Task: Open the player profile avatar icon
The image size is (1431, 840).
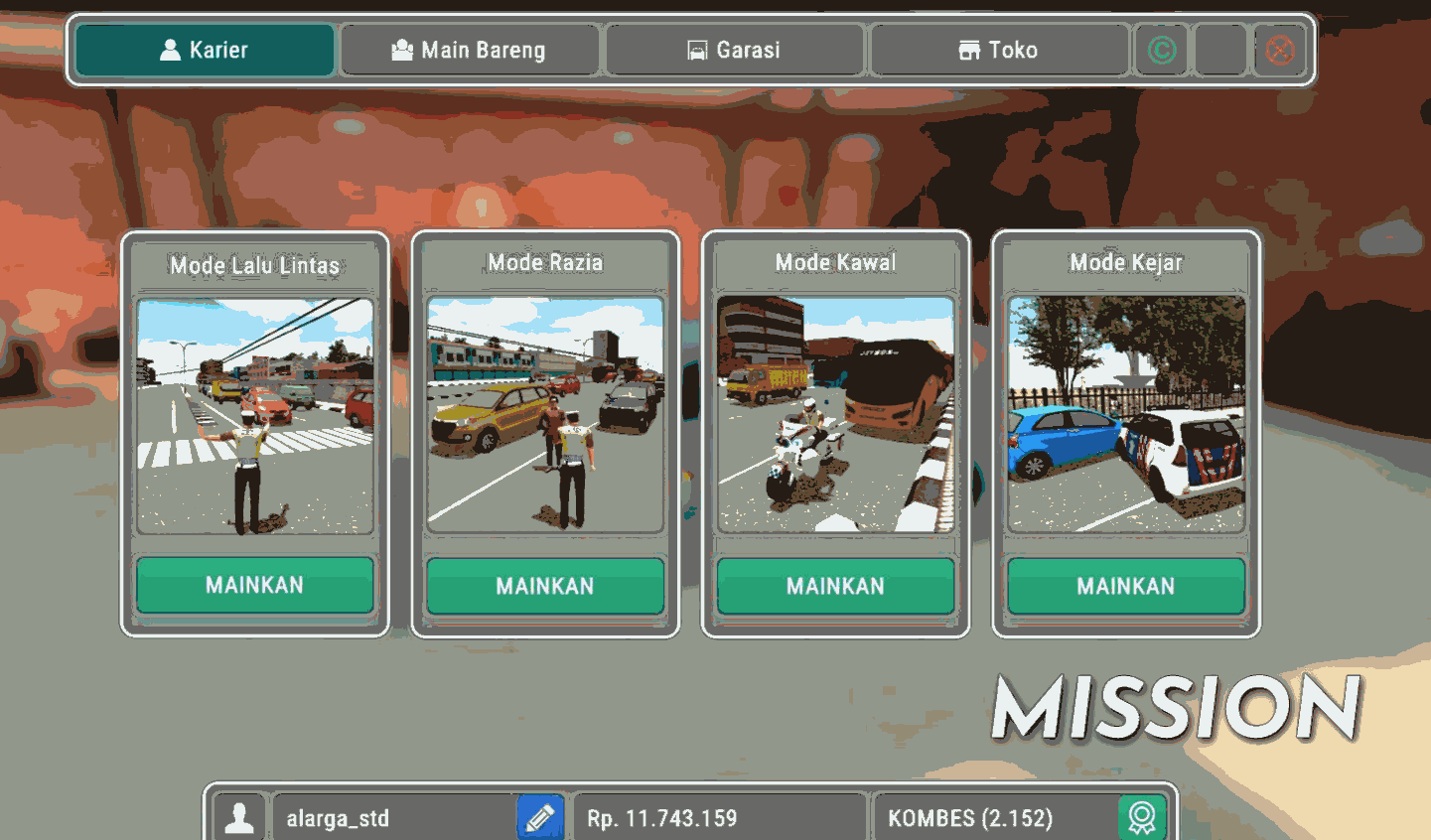Action: [239, 817]
